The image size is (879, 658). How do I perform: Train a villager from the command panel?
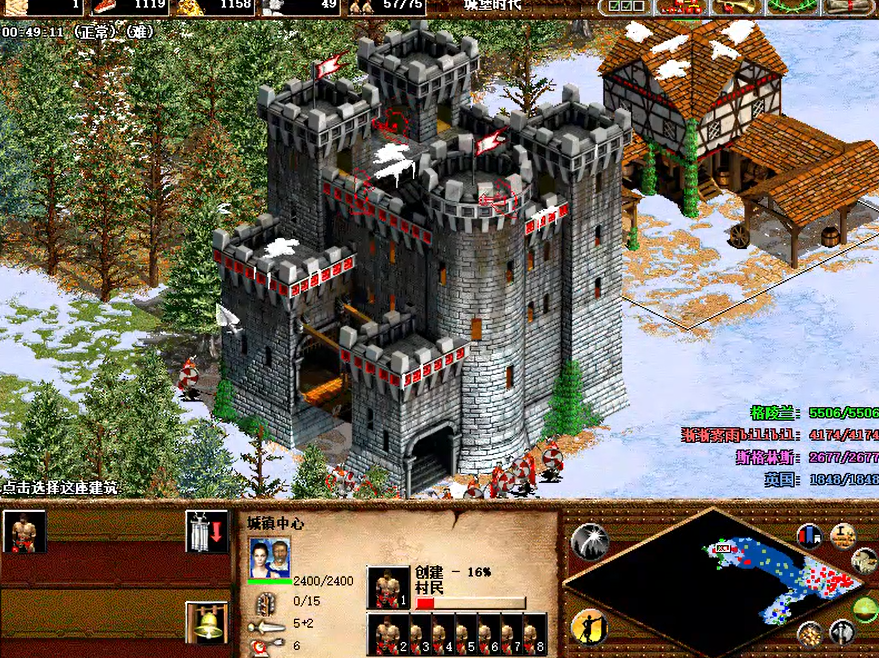click(24, 531)
